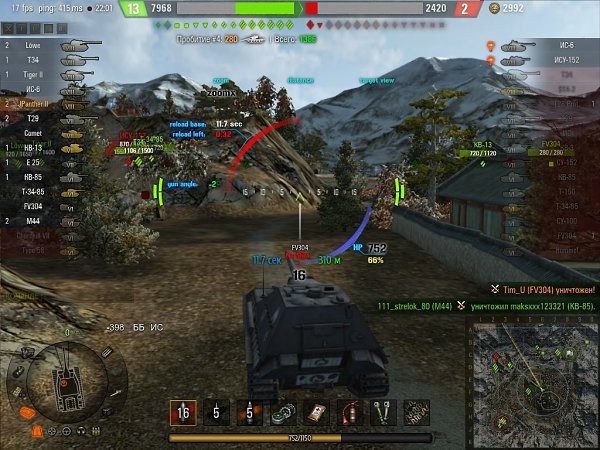Screen dimensions: 600x450
Task: Pick the Comet row in team list
Action: (40, 132)
